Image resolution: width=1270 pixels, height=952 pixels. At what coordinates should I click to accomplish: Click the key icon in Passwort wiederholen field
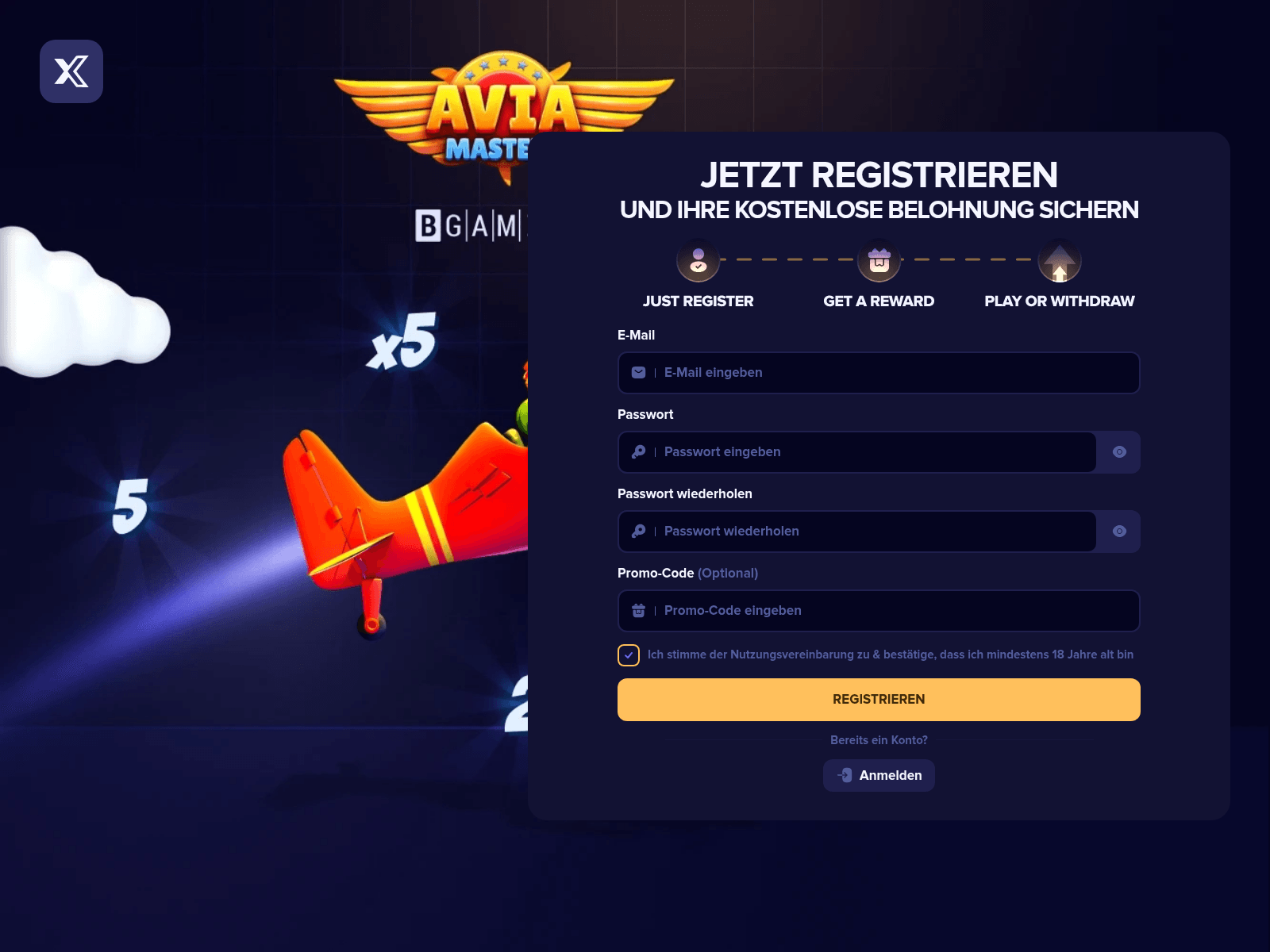[638, 531]
